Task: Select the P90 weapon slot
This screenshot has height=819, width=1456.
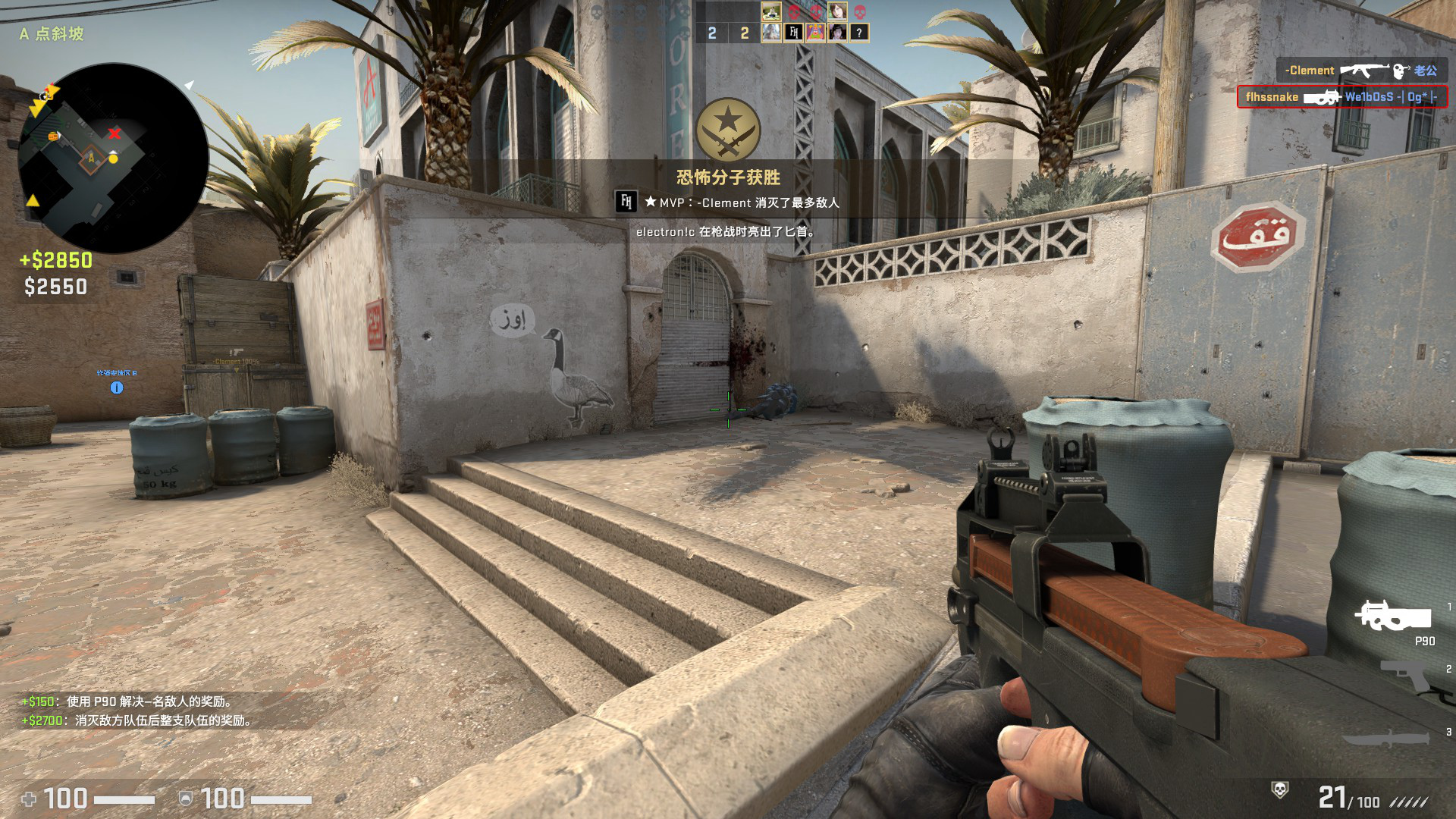Action: pyautogui.click(x=1394, y=616)
